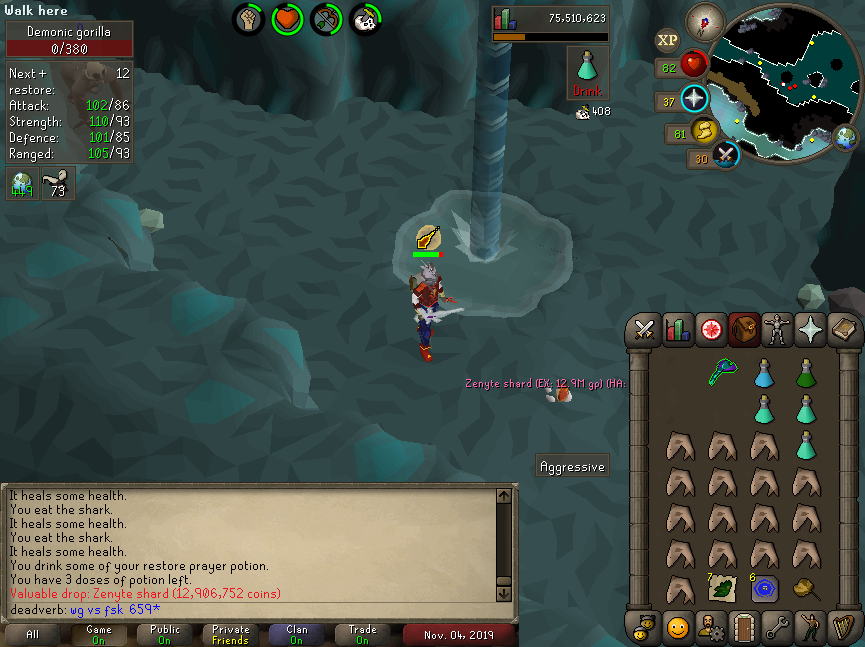Open the Combat Options tab

pyautogui.click(x=644, y=329)
